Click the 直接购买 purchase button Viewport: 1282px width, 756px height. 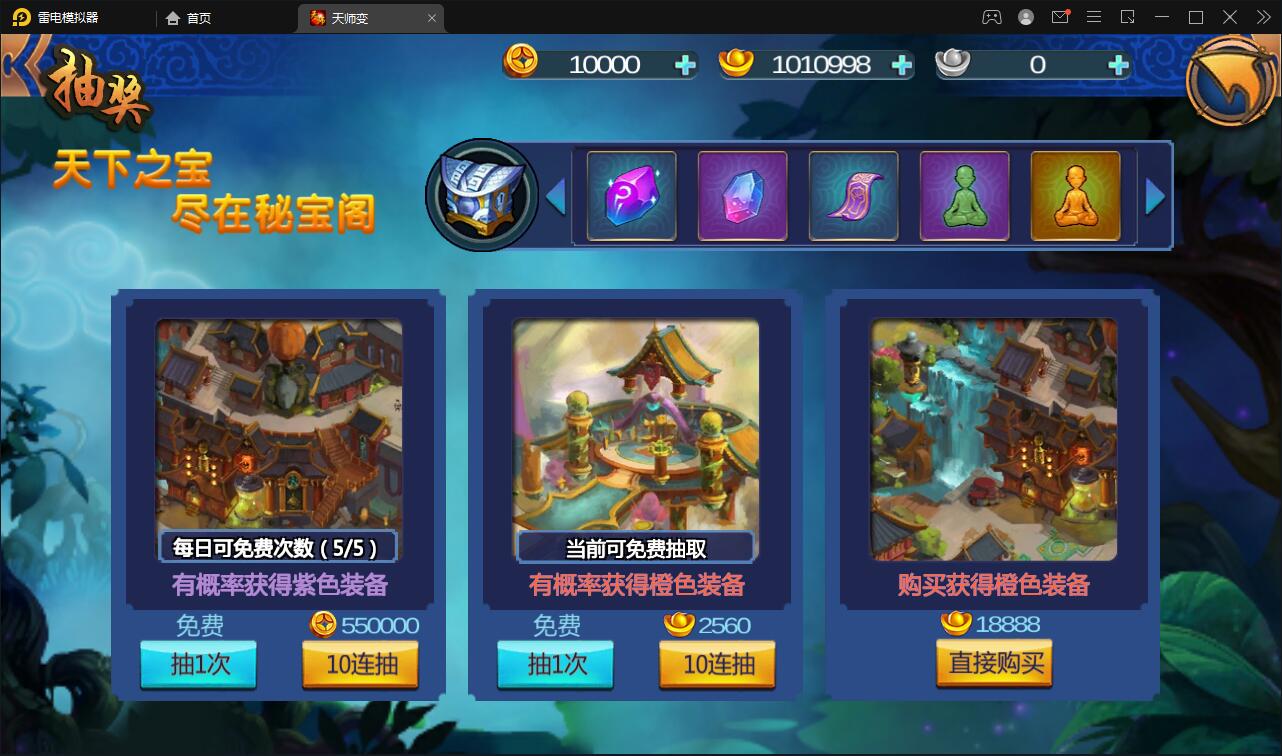(x=994, y=664)
